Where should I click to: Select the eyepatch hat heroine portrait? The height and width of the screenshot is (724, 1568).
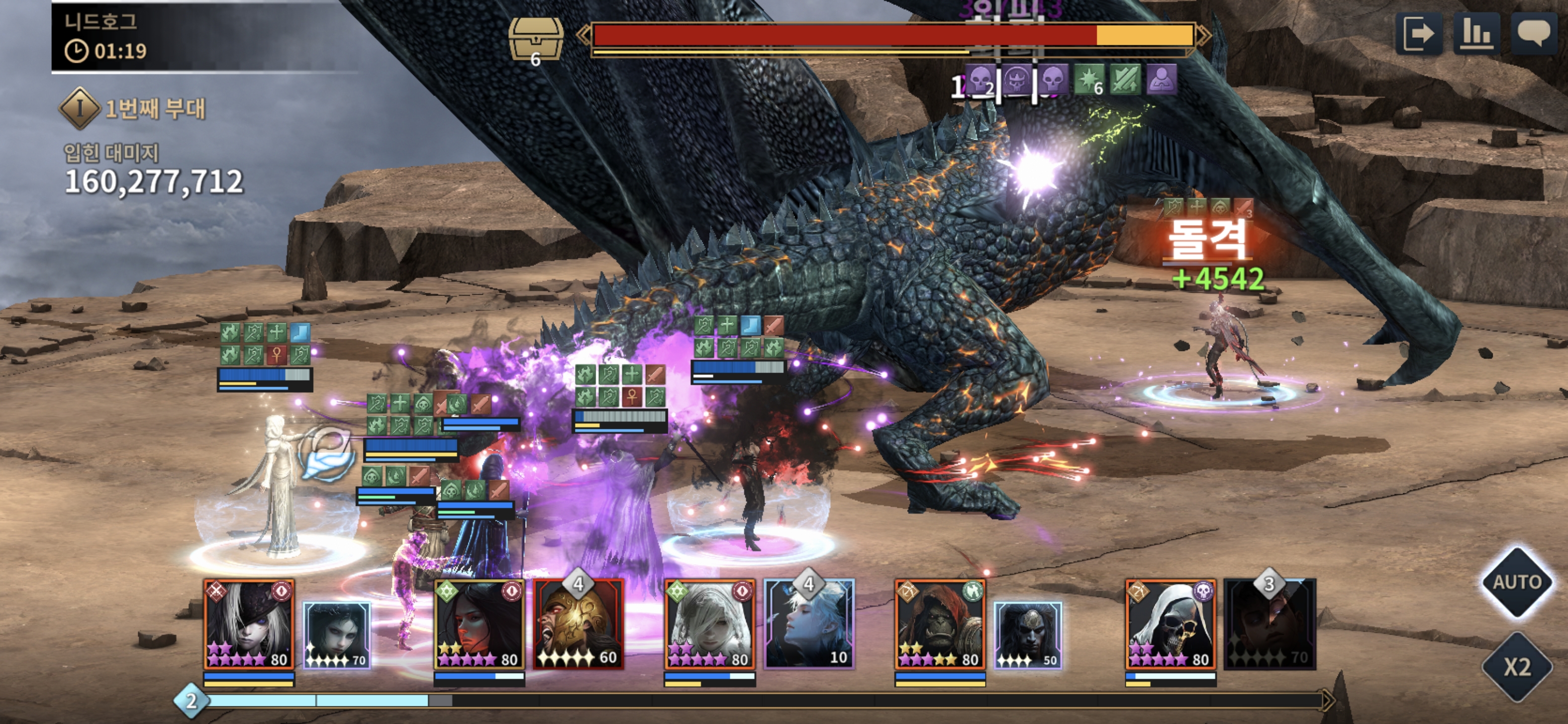pyautogui.click(x=249, y=625)
